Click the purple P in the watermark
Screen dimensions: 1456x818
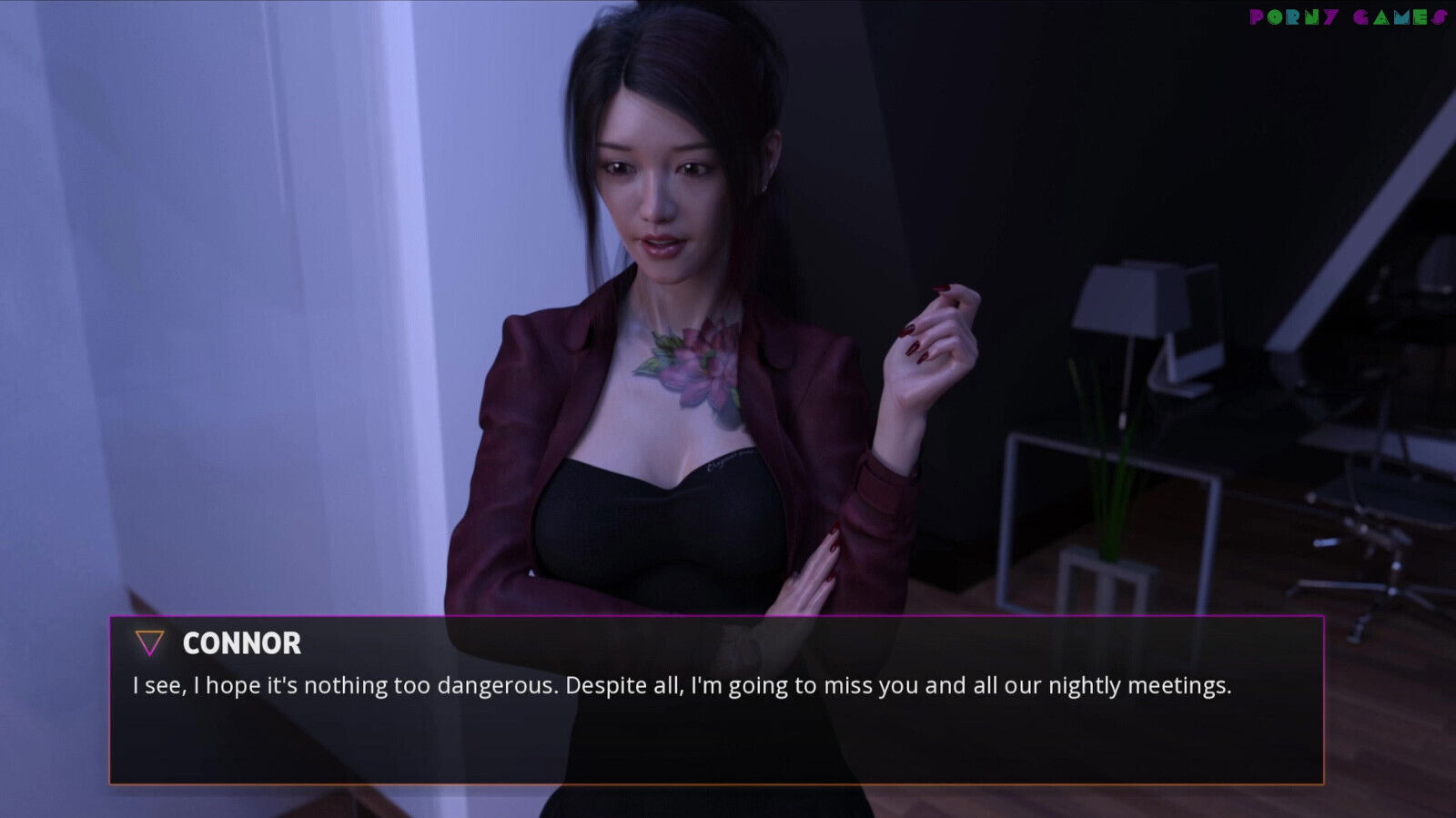click(1257, 15)
